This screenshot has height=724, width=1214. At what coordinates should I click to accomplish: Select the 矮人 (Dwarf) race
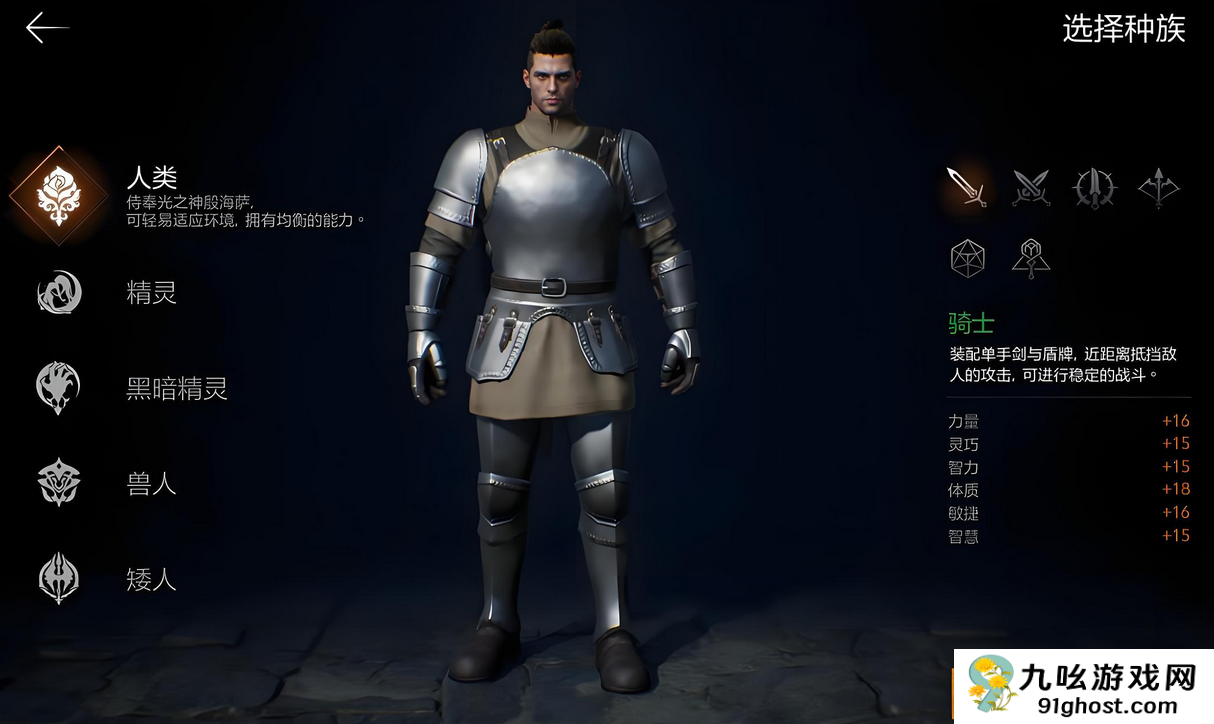(x=59, y=578)
